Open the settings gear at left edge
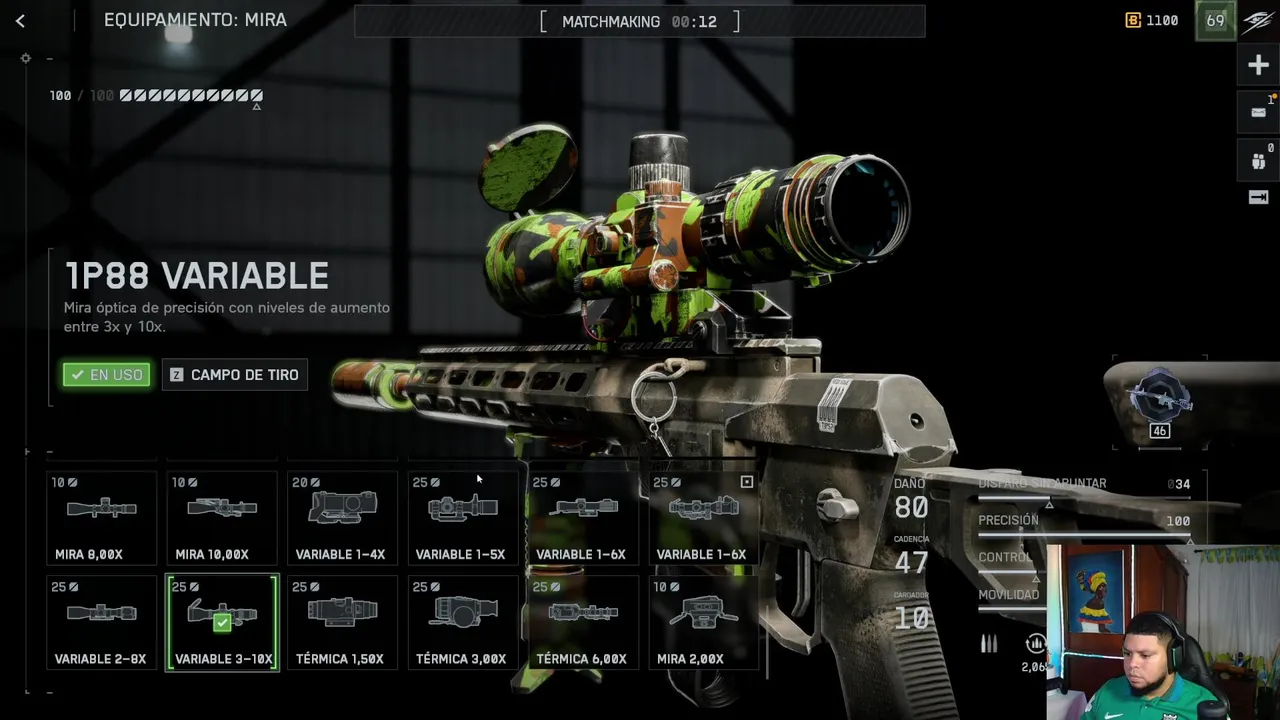The image size is (1280, 720). [x=26, y=59]
